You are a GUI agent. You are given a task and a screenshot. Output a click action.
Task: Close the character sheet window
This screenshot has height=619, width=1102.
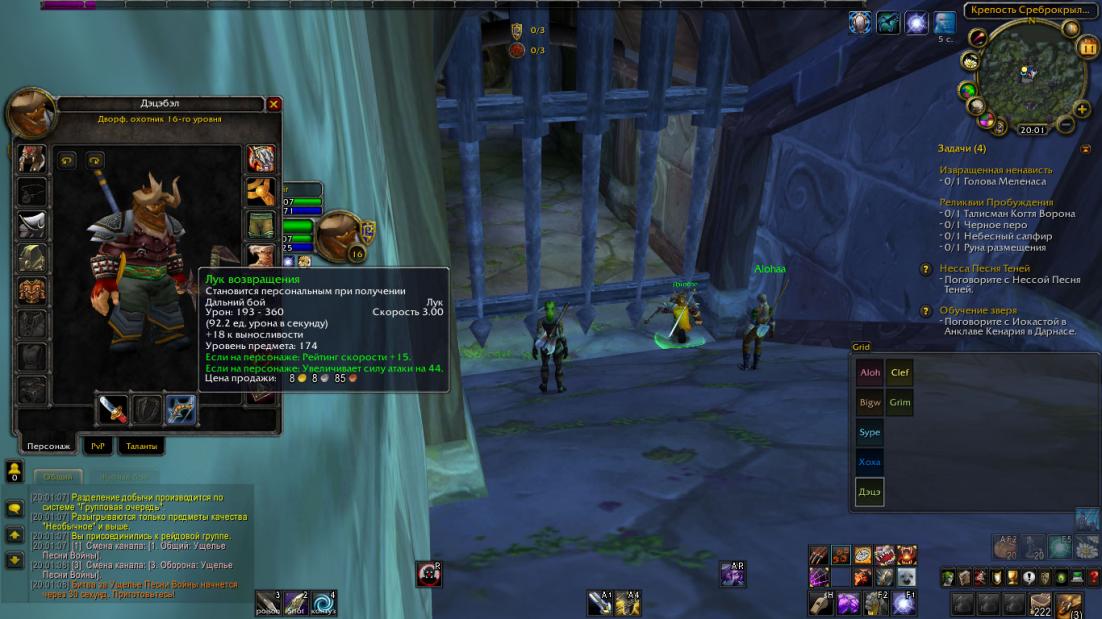(274, 104)
